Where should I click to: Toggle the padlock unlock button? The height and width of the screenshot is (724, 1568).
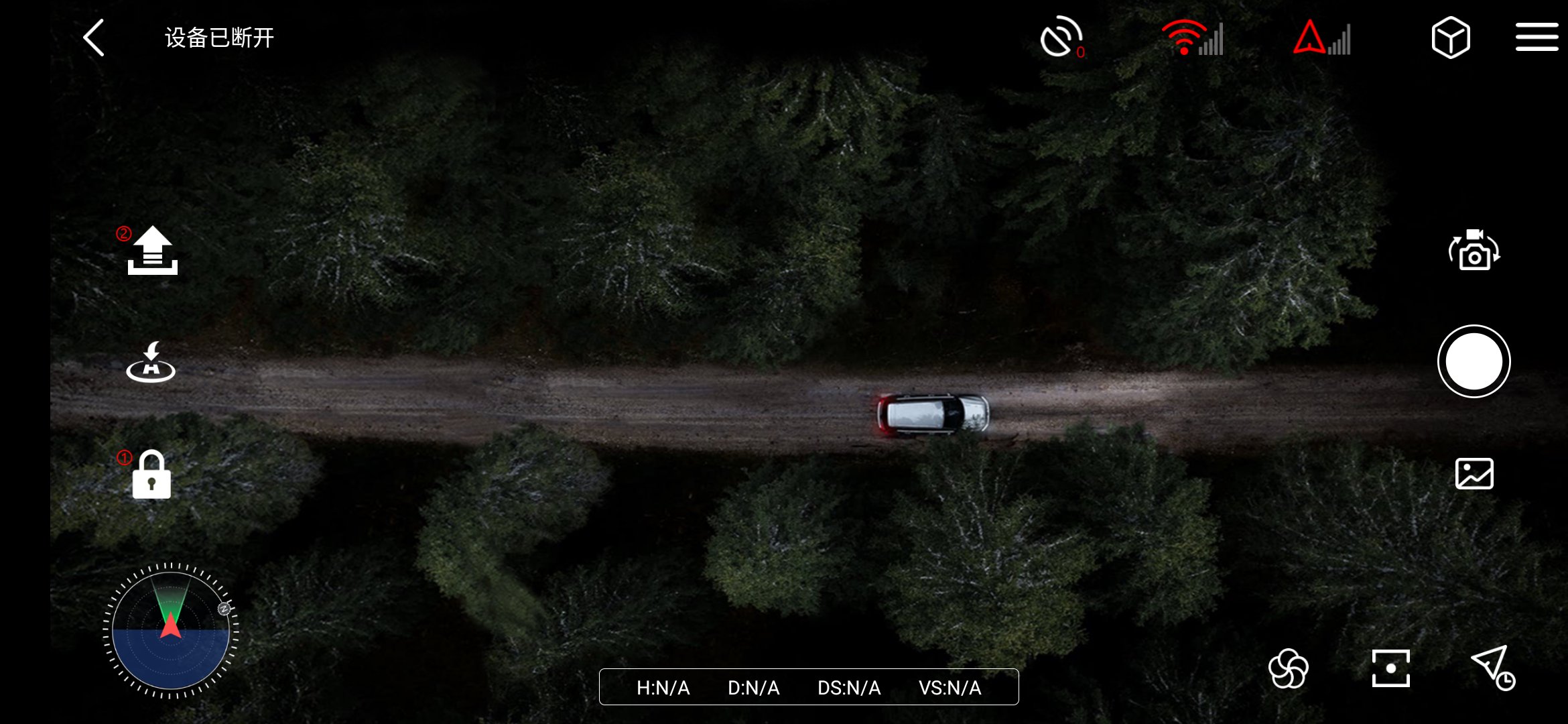pyautogui.click(x=151, y=475)
